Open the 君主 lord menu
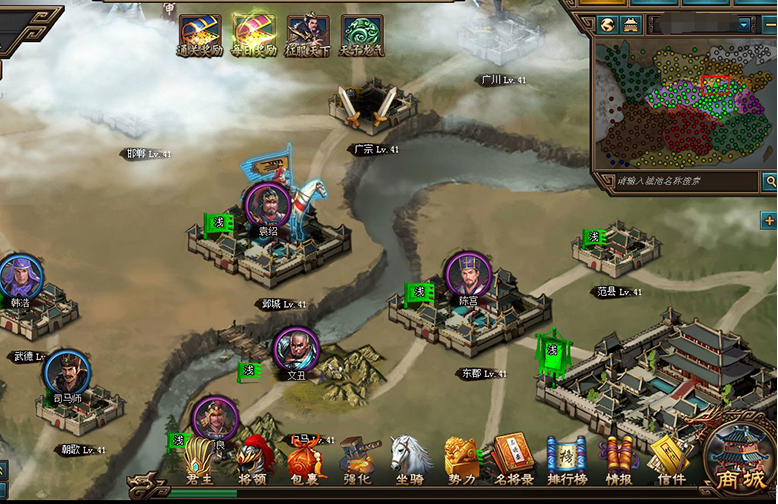 [x=200, y=461]
